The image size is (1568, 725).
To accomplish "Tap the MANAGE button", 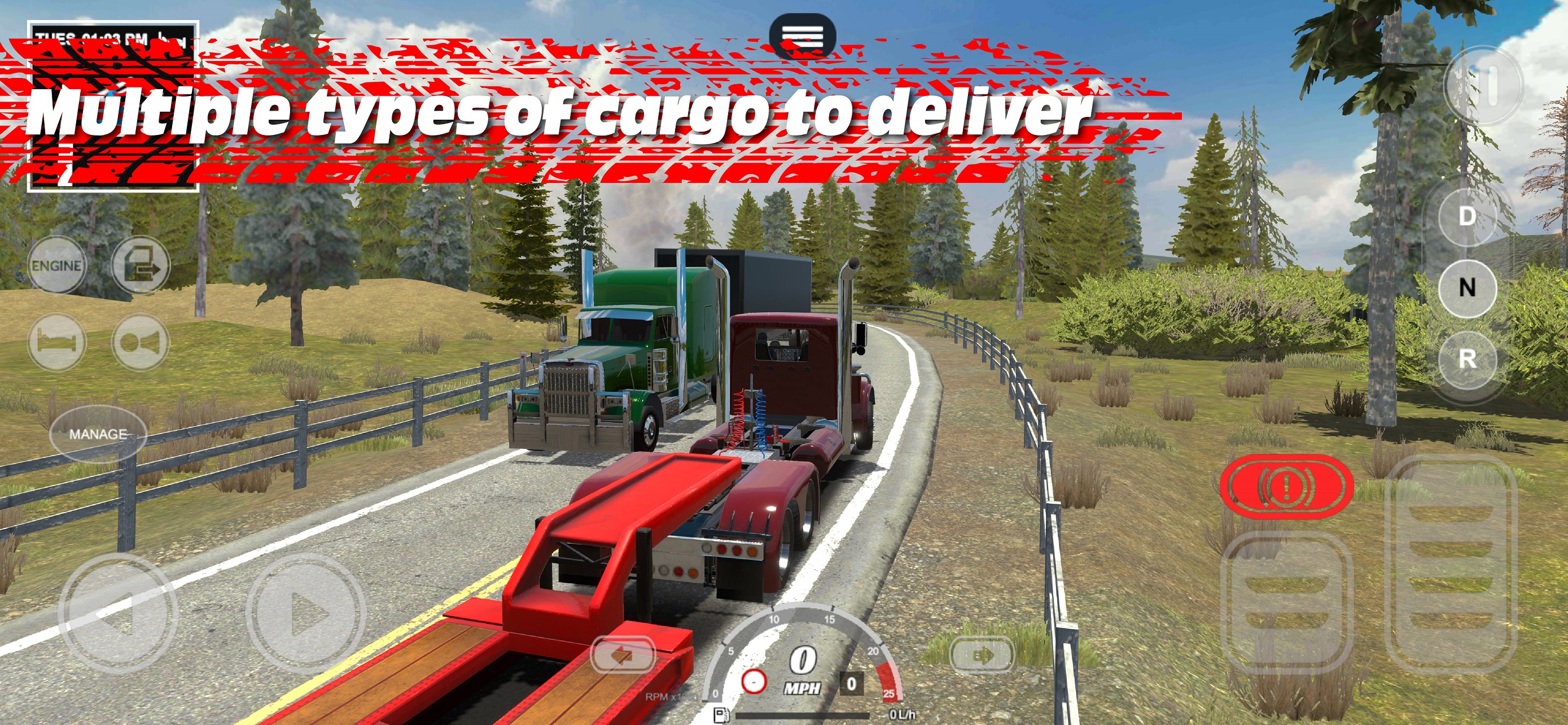I will (99, 435).
